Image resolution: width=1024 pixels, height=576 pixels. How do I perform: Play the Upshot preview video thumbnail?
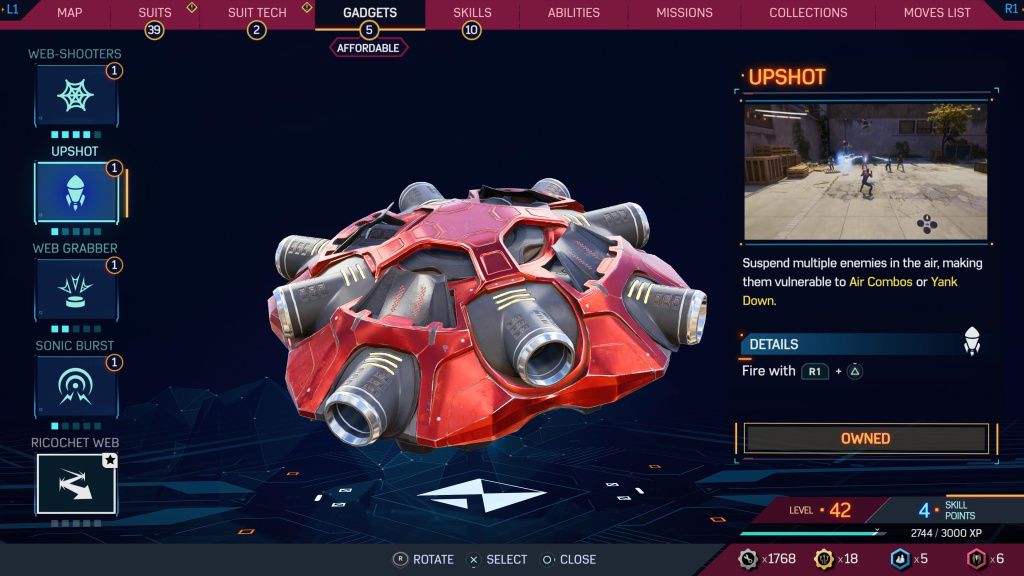pos(865,171)
